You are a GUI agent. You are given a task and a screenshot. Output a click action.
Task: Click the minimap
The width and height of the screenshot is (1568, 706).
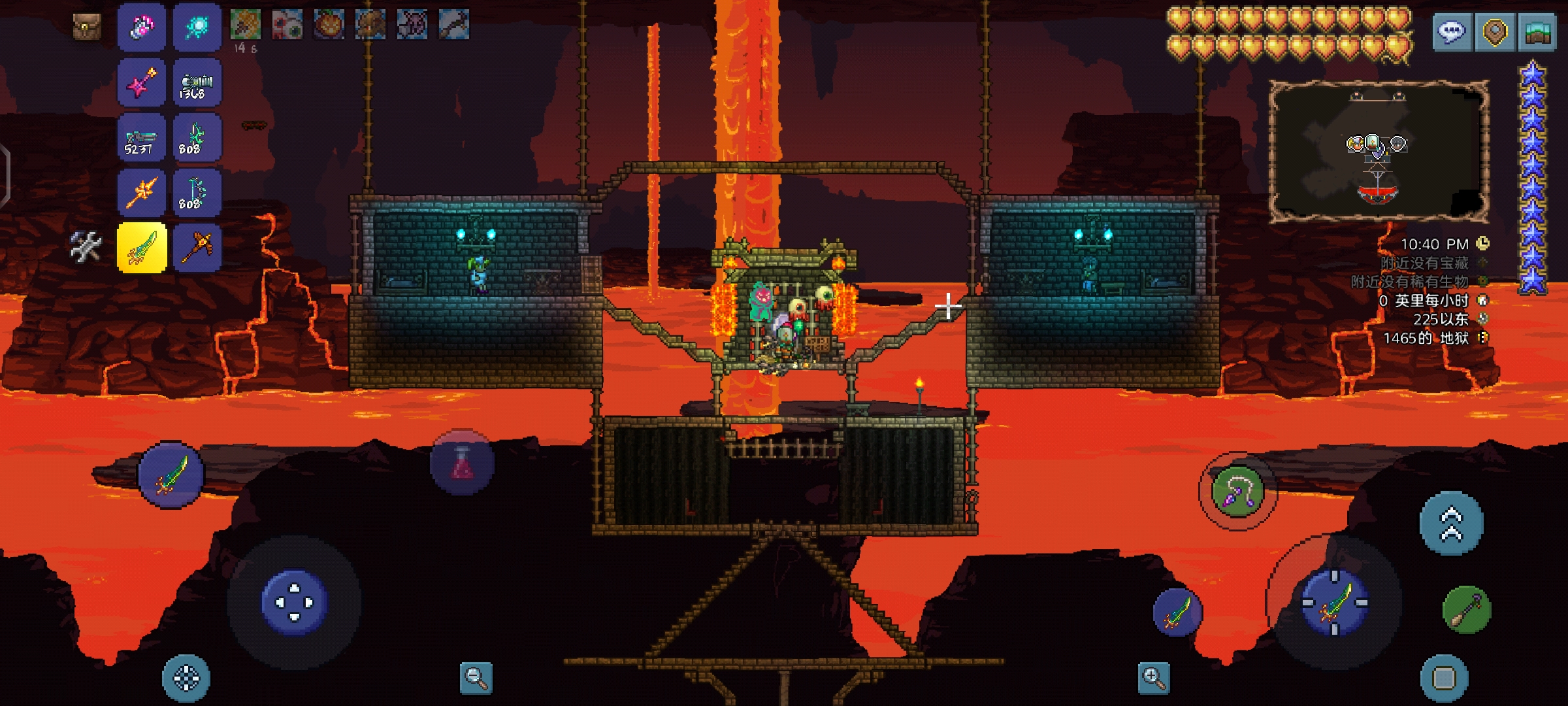[1379, 152]
